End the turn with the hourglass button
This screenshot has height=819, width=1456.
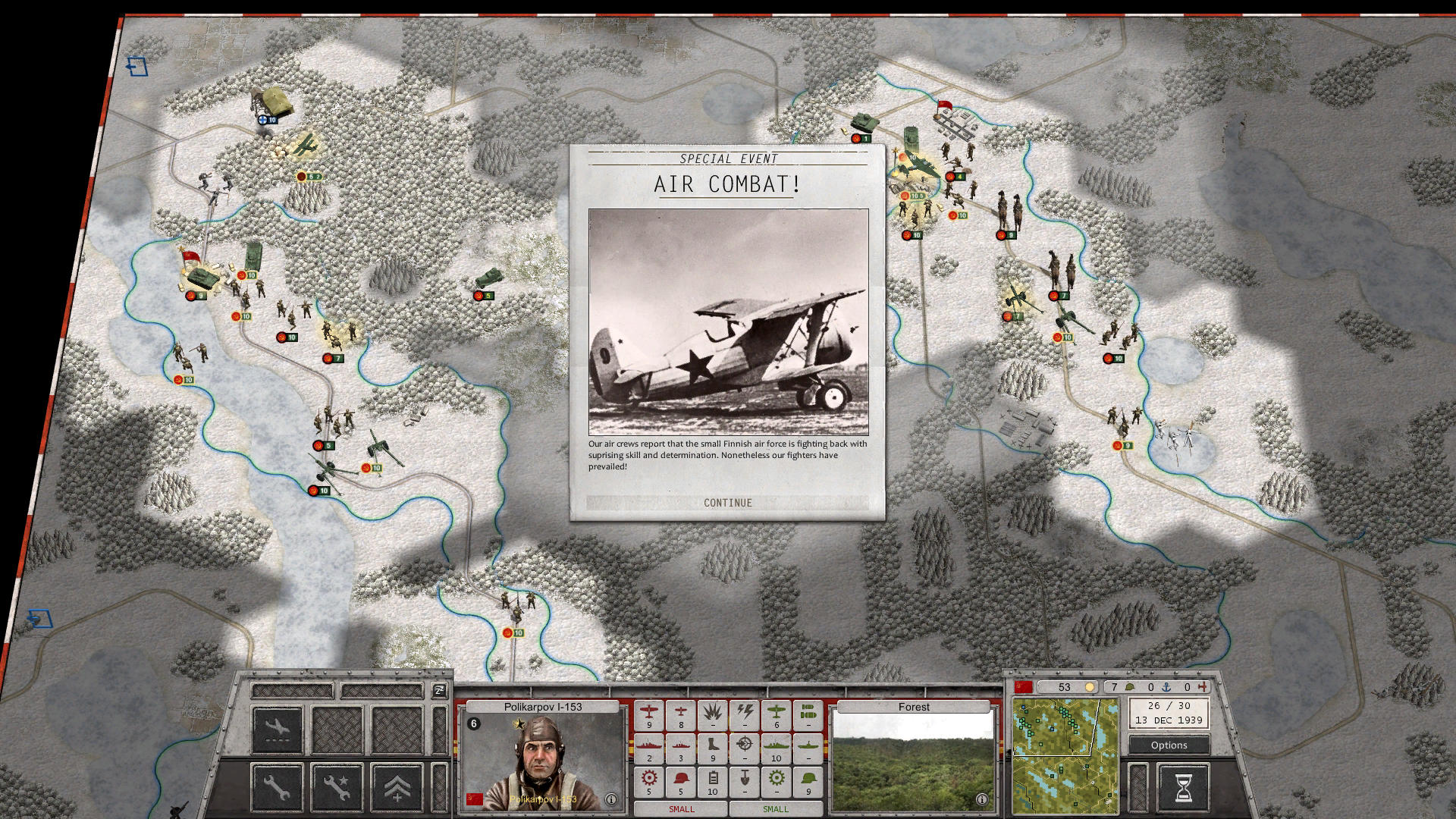point(1182,788)
